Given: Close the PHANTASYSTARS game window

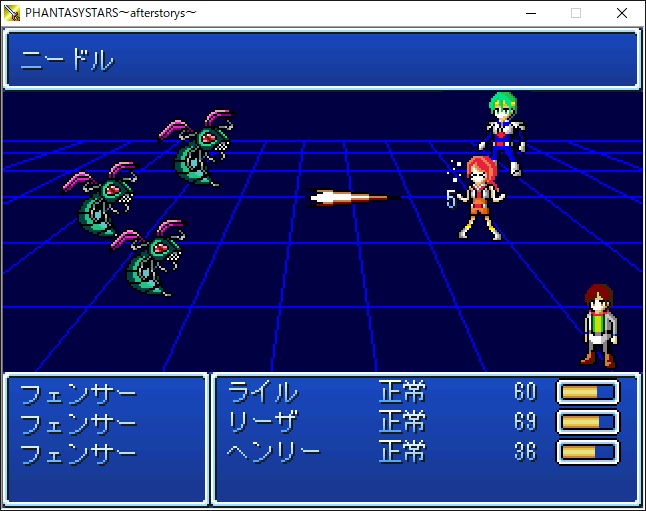Looking at the screenshot, I should 622,13.
